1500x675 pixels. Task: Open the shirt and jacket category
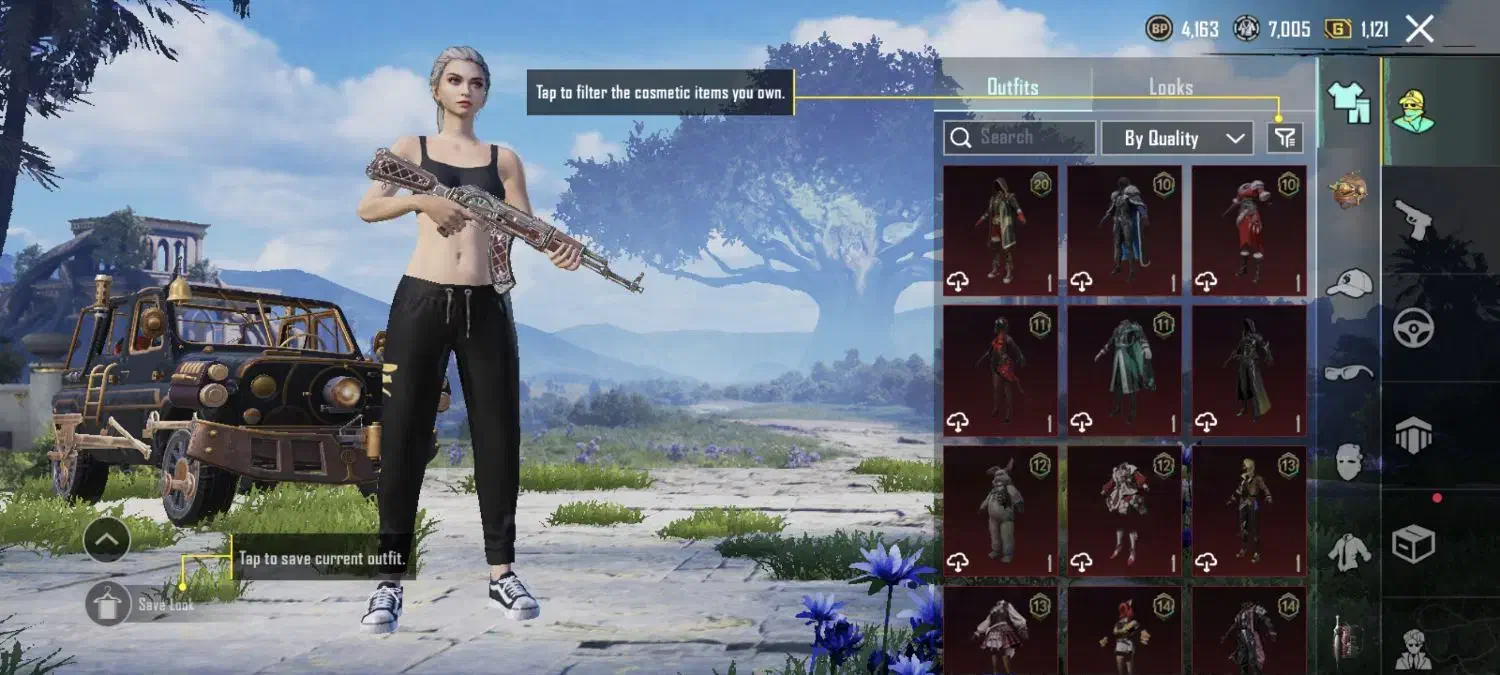[1349, 552]
